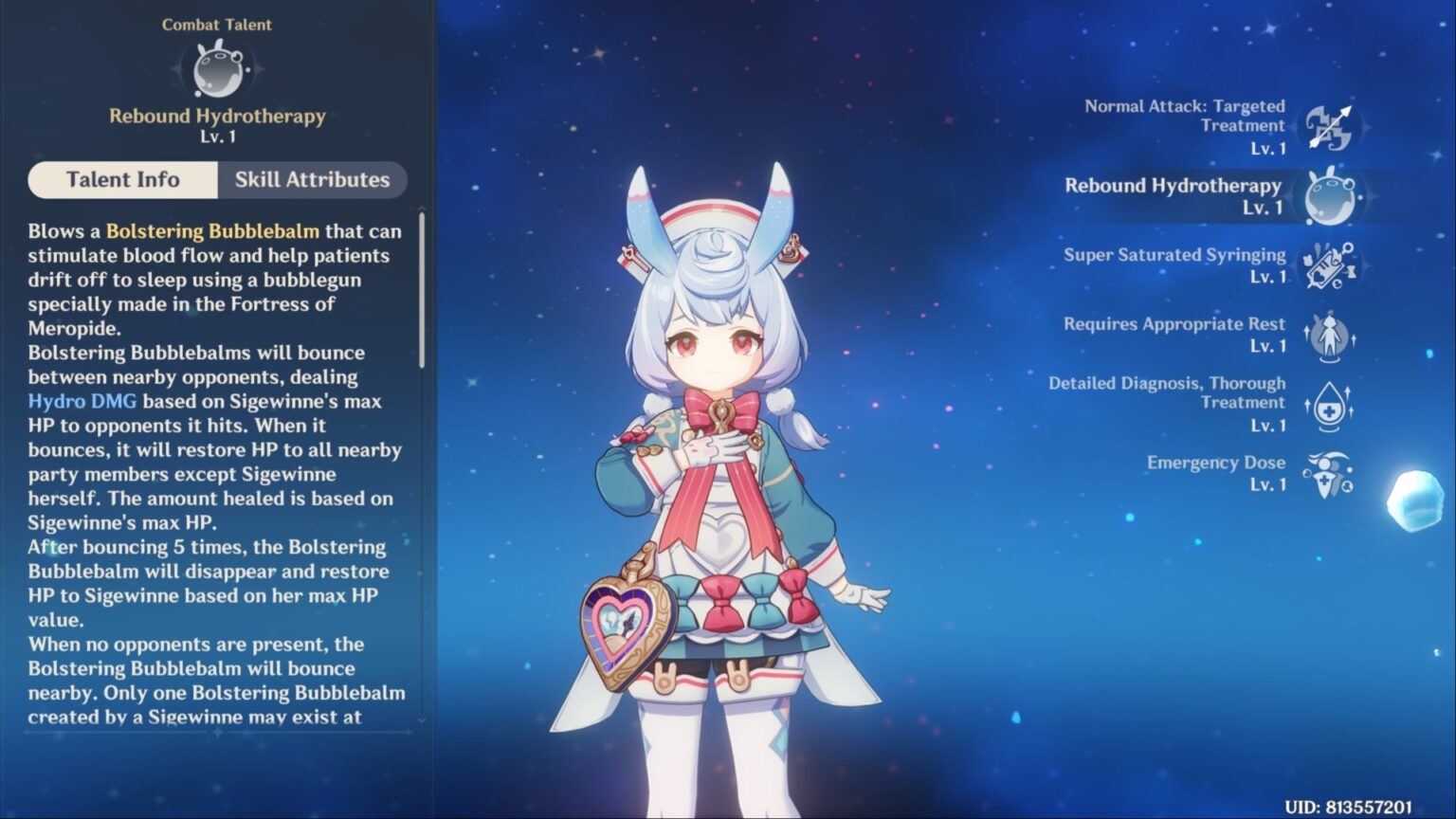Click the Normal Attack: Targeted Treatment label
Image resolution: width=1456 pixels, height=819 pixels.
[x=1185, y=116]
